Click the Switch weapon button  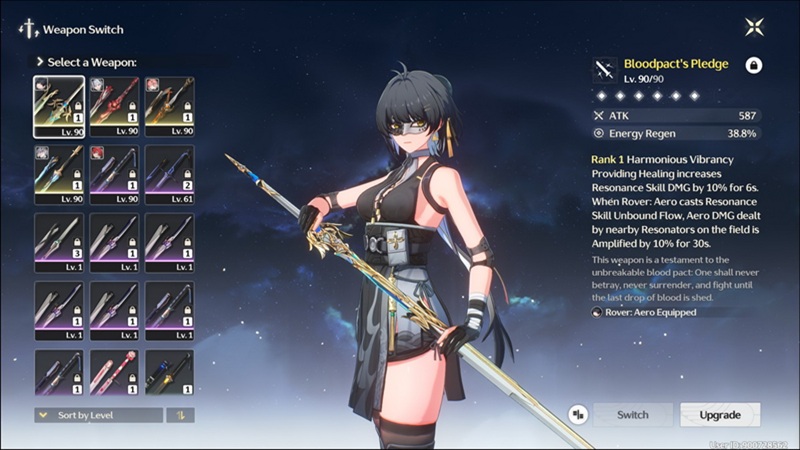point(632,414)
